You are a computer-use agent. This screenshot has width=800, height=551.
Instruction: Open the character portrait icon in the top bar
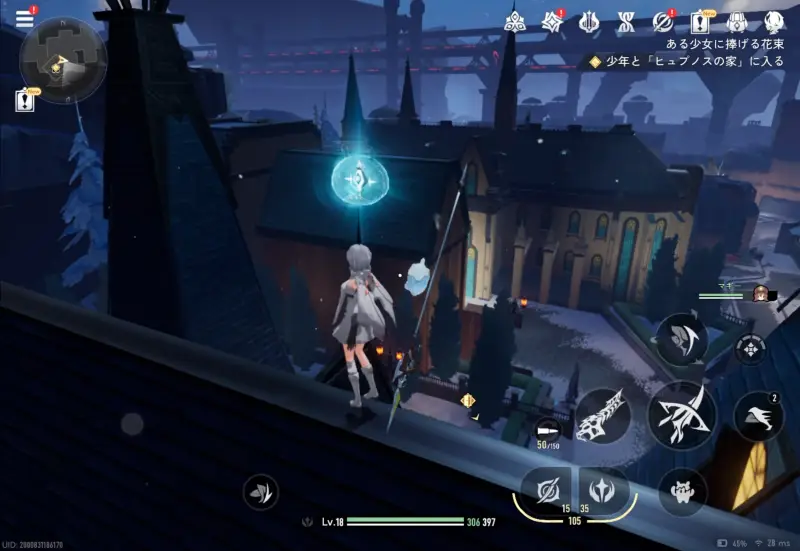point(773,22)
